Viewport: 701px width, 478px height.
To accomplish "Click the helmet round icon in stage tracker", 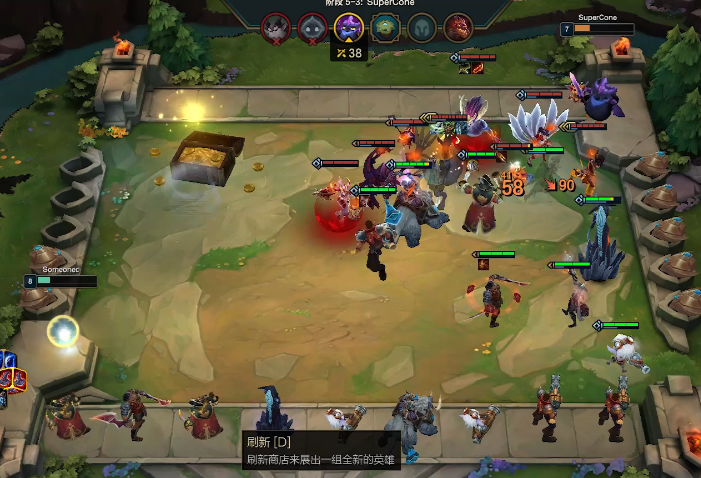I will click(x=421, y=27).
